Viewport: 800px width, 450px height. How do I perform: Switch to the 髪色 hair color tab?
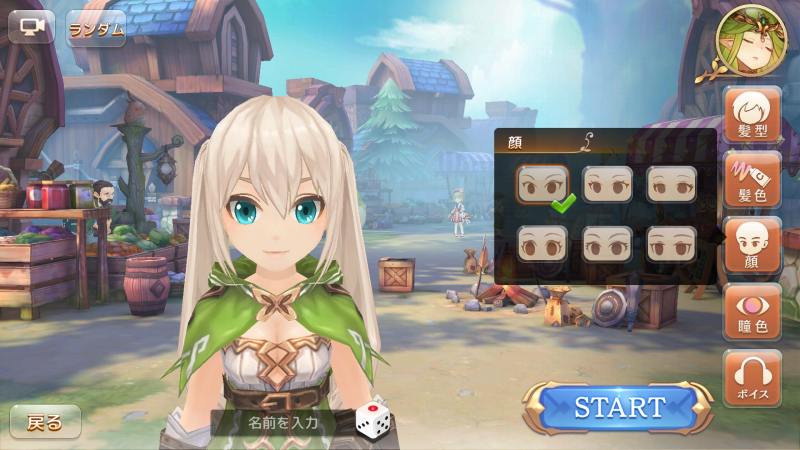point(752,180)
